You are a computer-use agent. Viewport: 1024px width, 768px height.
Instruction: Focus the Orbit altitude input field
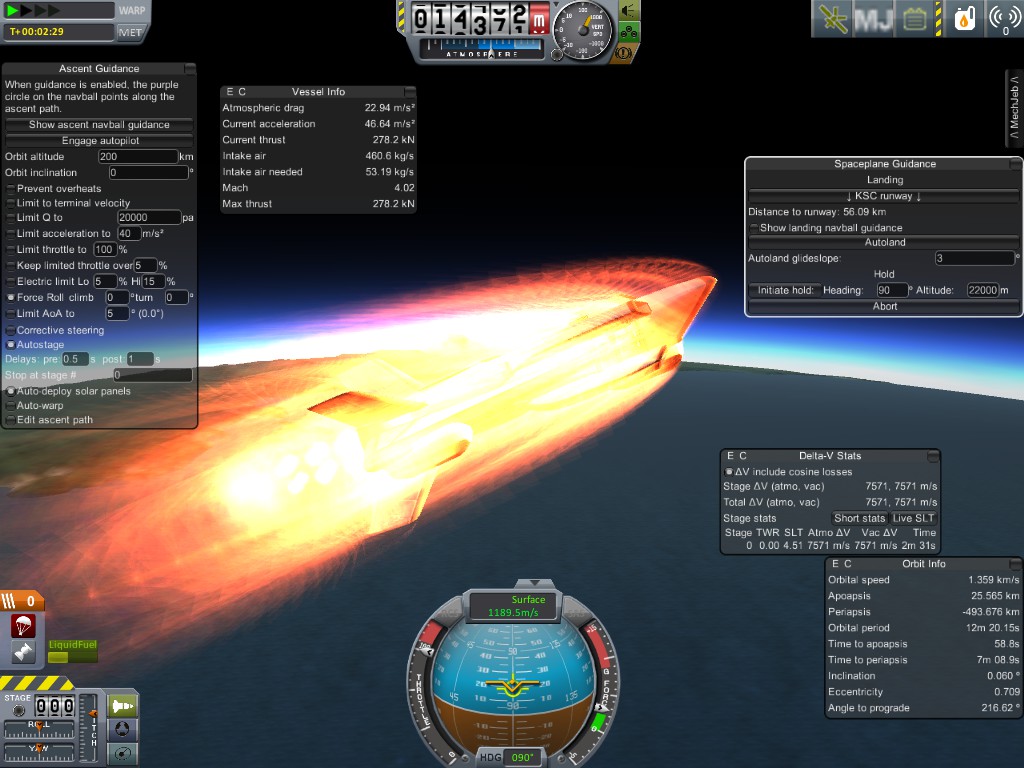137,157
